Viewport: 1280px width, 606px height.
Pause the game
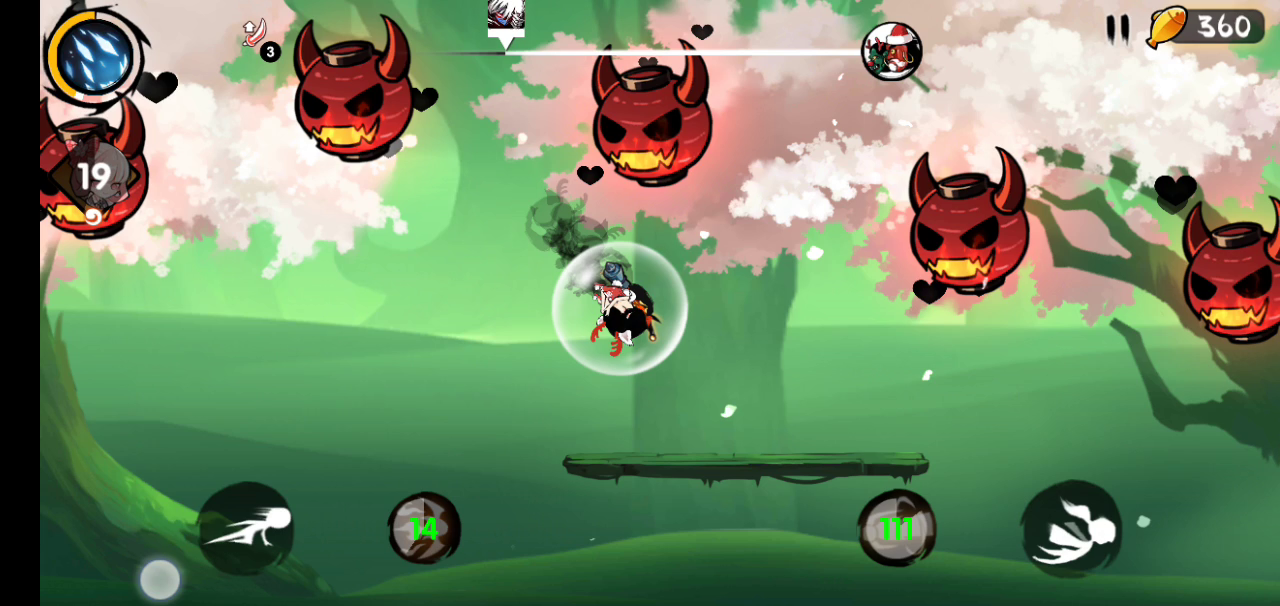[1118, 29]
